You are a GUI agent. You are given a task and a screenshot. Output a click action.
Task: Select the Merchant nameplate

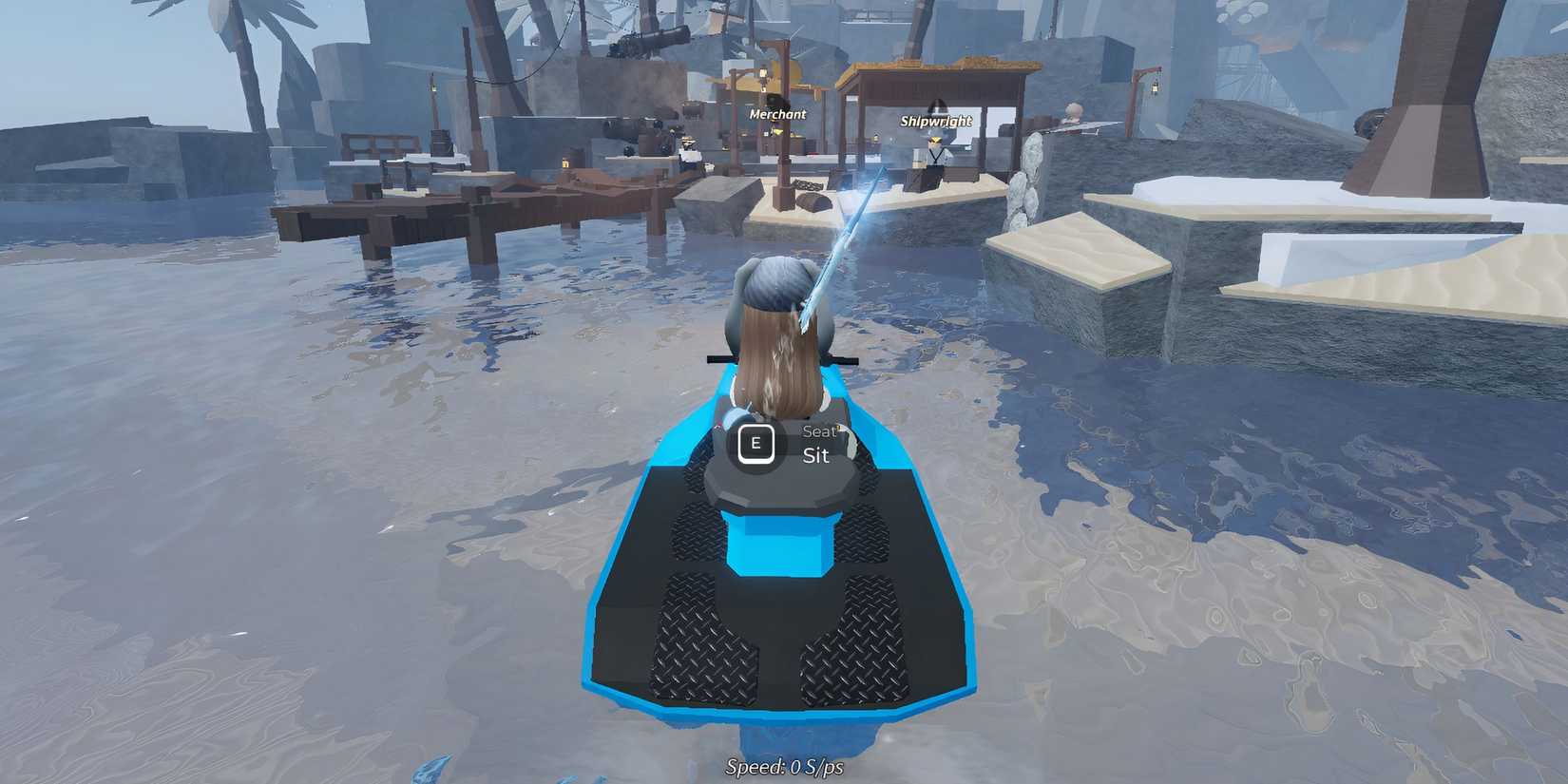[x=775, y=113]
